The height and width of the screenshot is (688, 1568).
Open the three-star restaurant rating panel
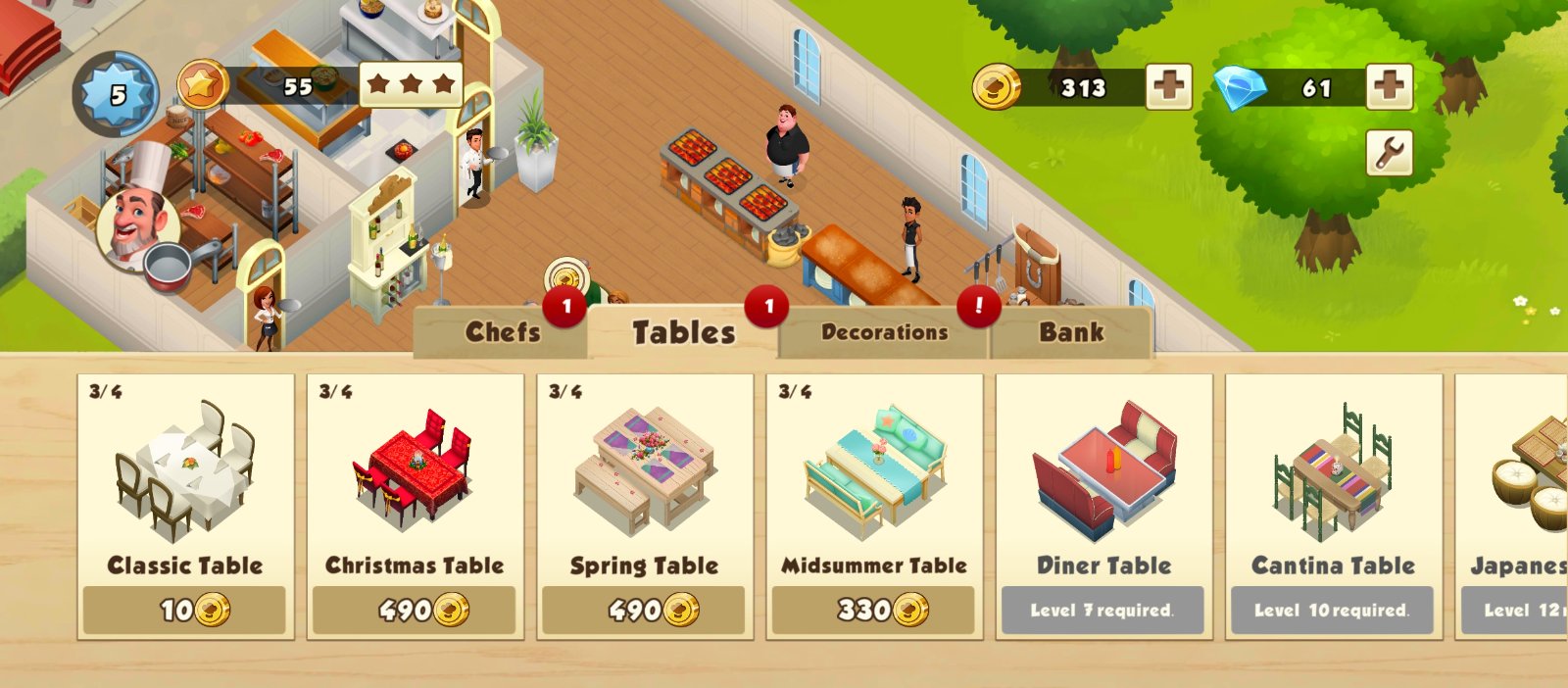point(411,85)
